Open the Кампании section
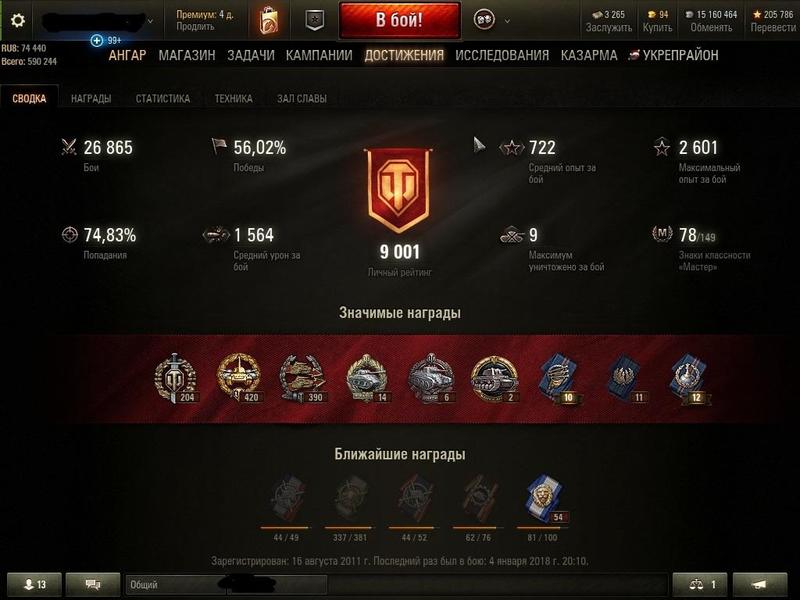Screen dimensions: 800x600 pos(319,55)
